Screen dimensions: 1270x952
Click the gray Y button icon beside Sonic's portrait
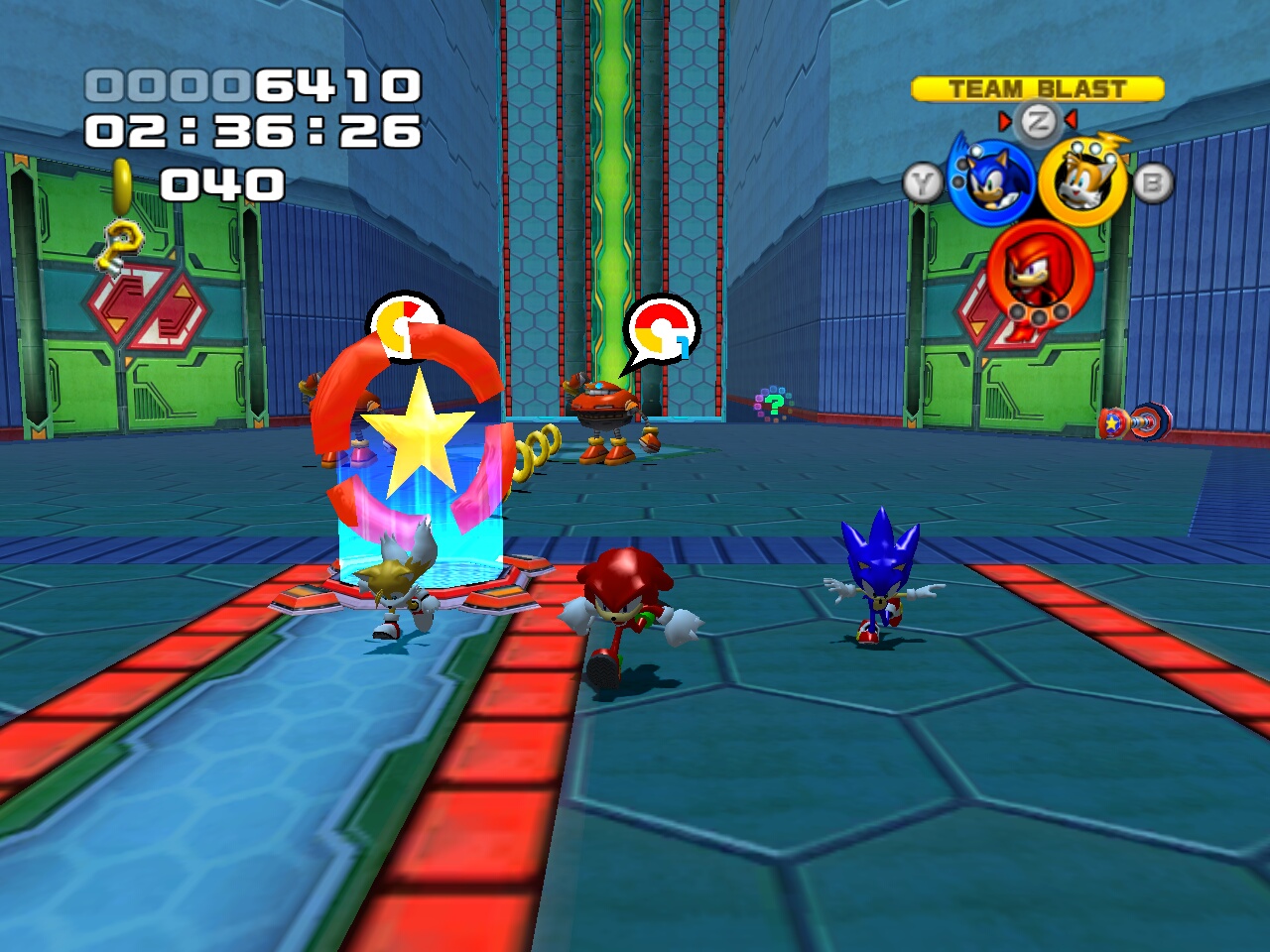click(923, 179)
